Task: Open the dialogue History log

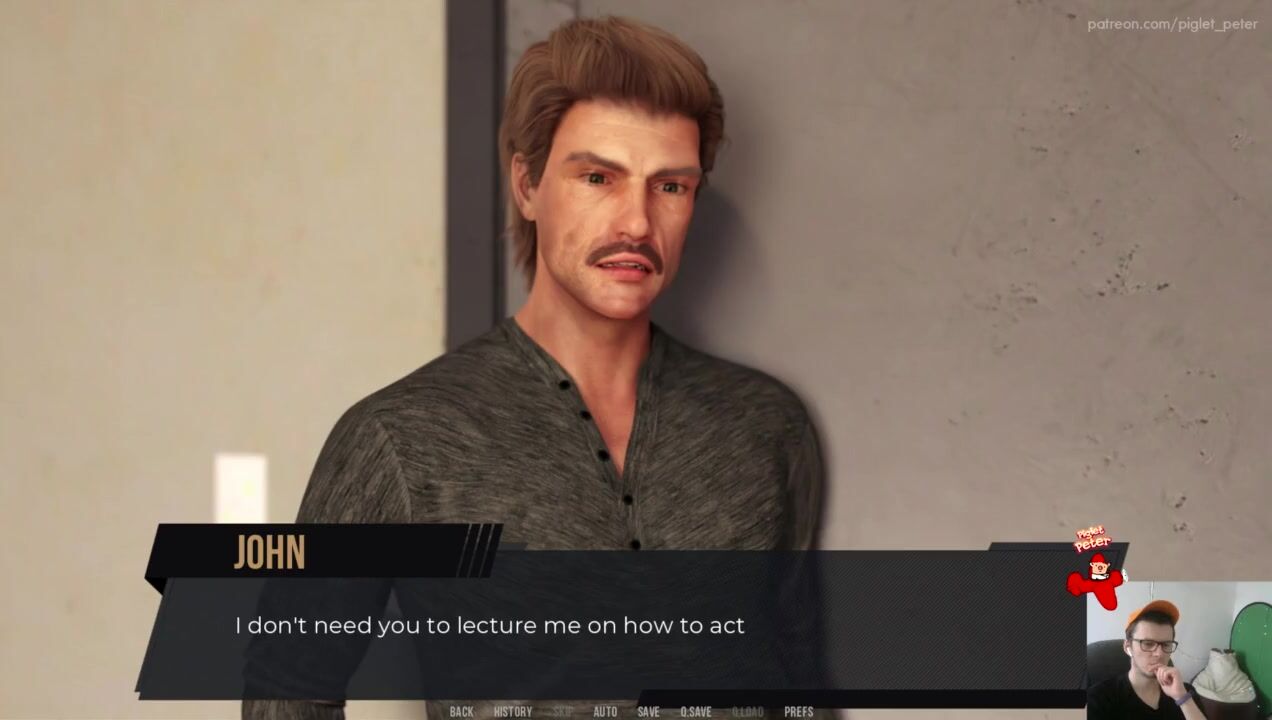Action: tap(513, 712)
